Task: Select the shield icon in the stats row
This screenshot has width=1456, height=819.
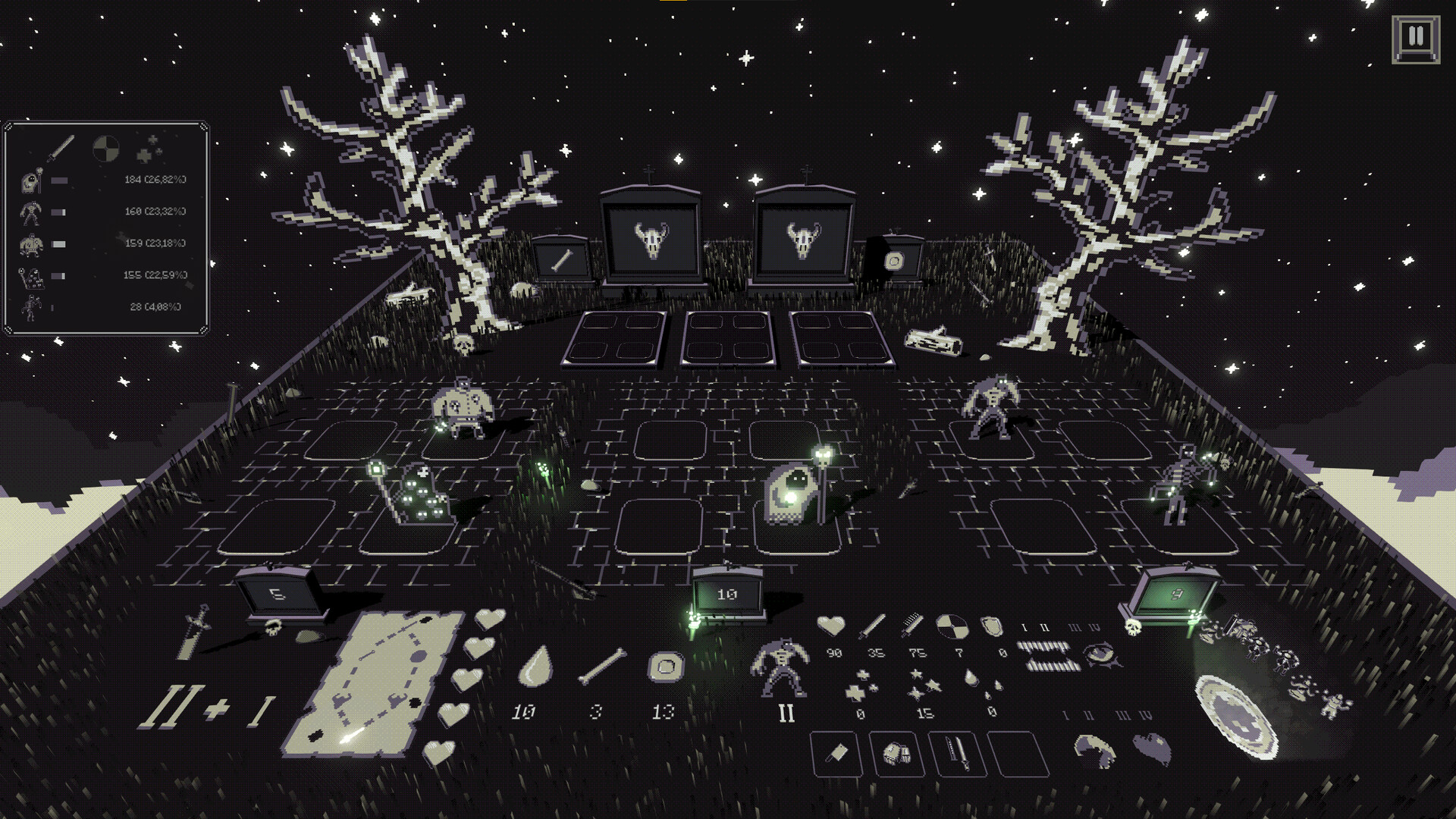Action: (991, 626)
